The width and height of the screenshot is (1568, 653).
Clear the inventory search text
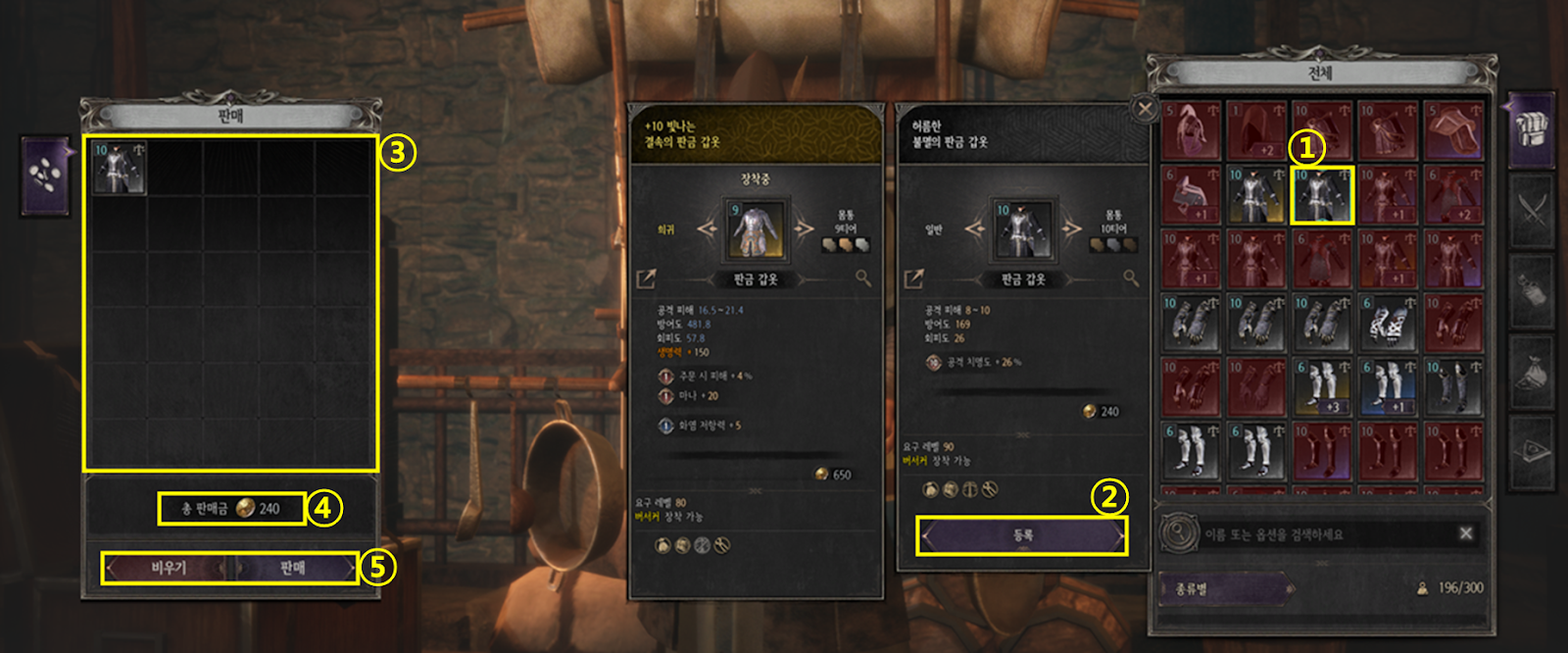pos(1465,533)
